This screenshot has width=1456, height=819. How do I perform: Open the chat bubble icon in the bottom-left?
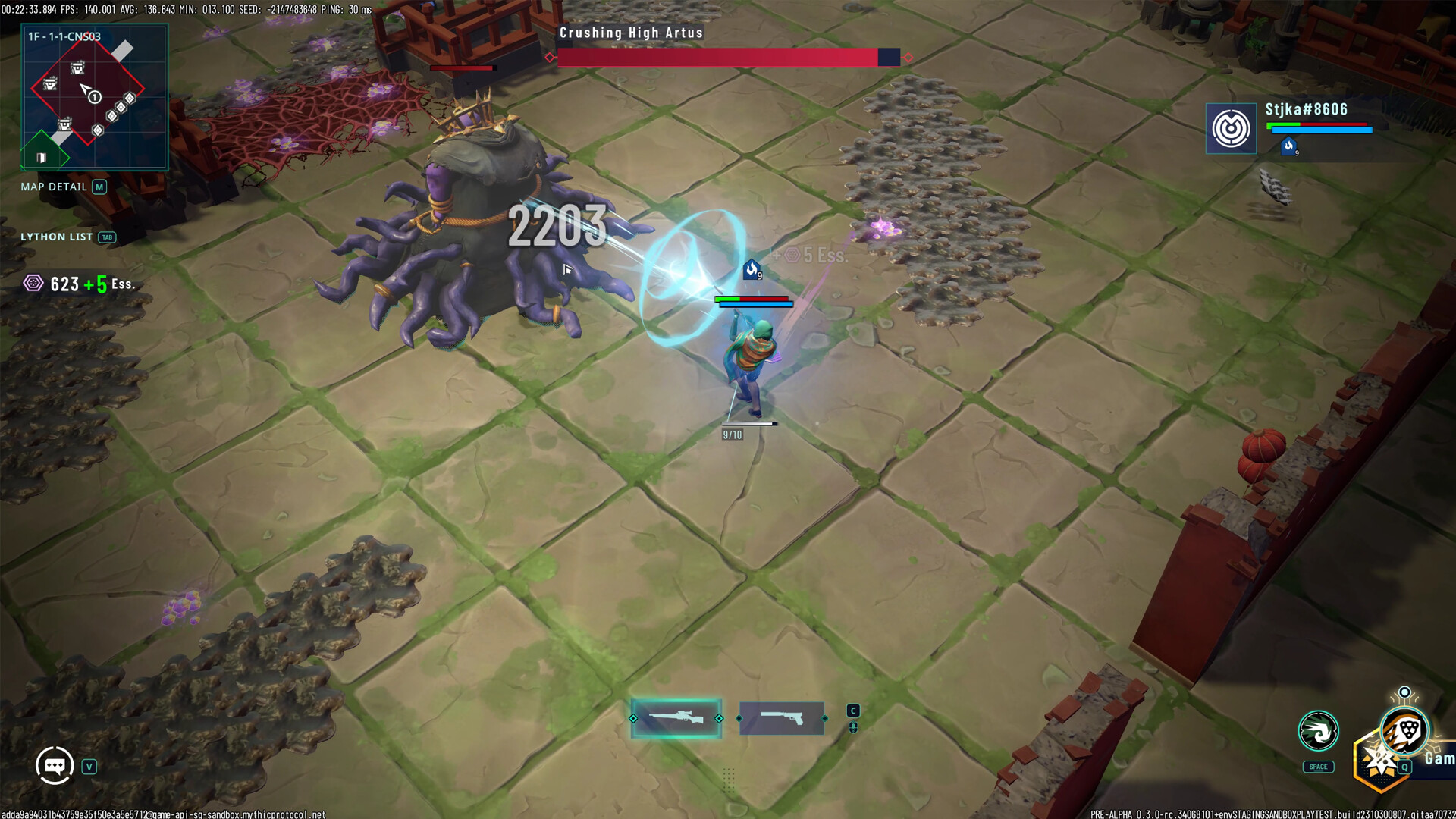pos(53,764)
